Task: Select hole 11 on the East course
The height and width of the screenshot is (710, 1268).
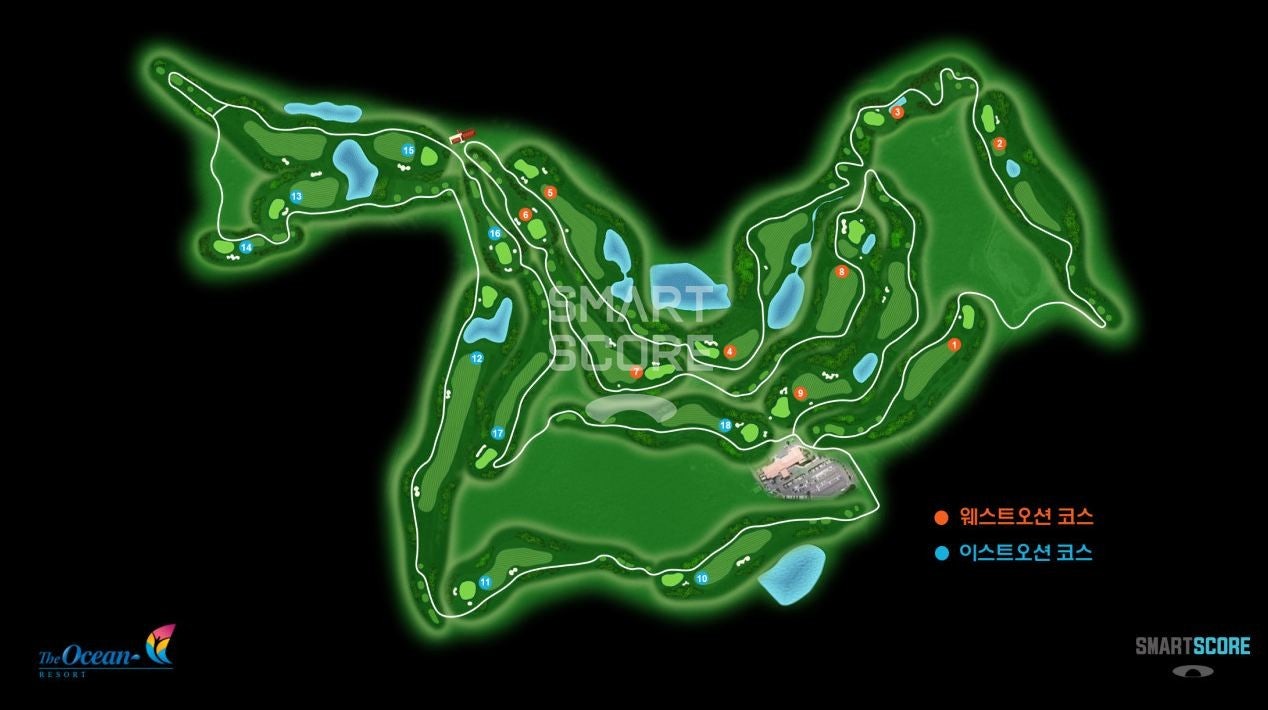Action: point(485,582)
